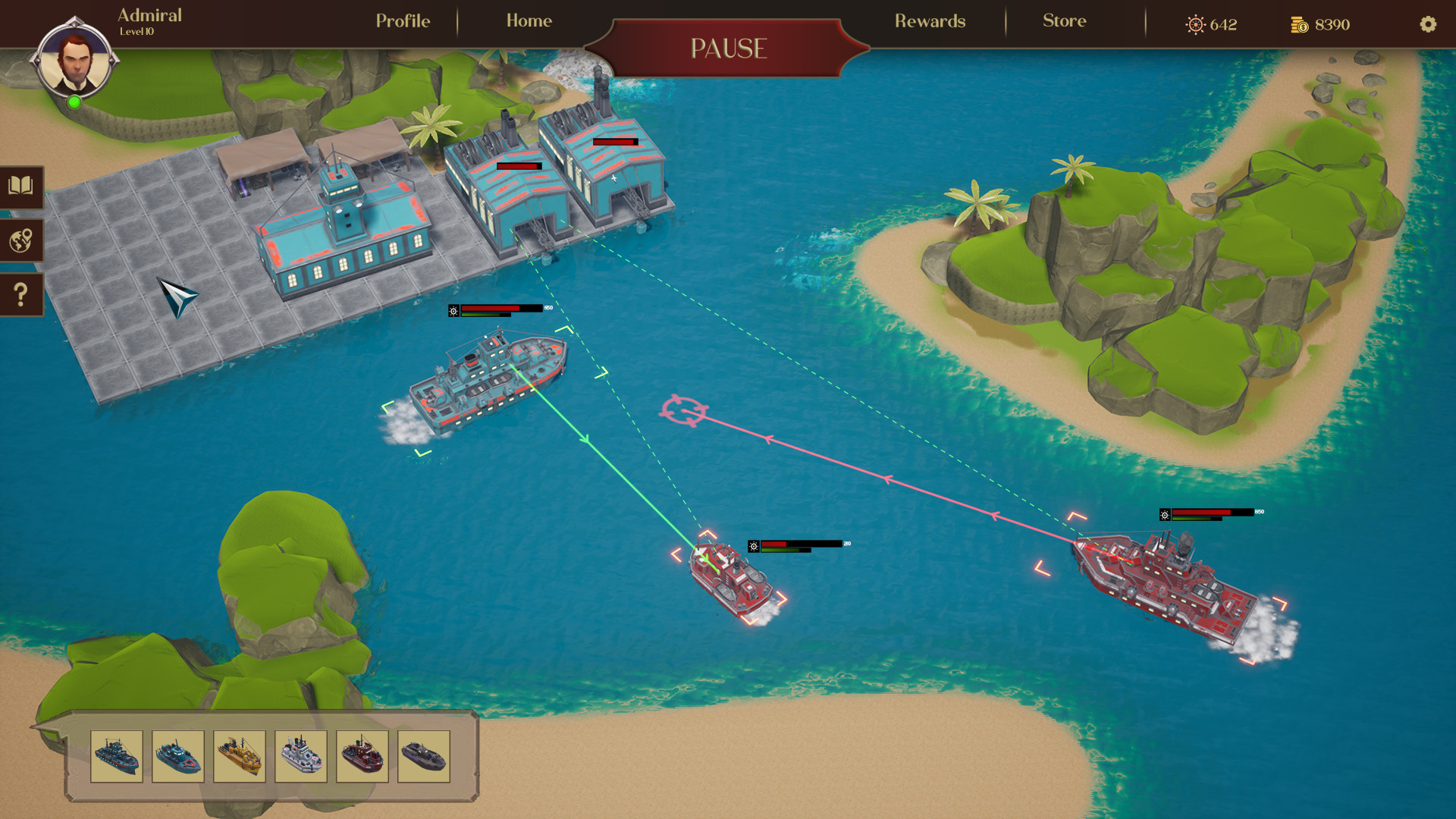This screenshot has width=1456, height=819.
Task: Click the Admiral avatar portrait
Action: (74, 61)
